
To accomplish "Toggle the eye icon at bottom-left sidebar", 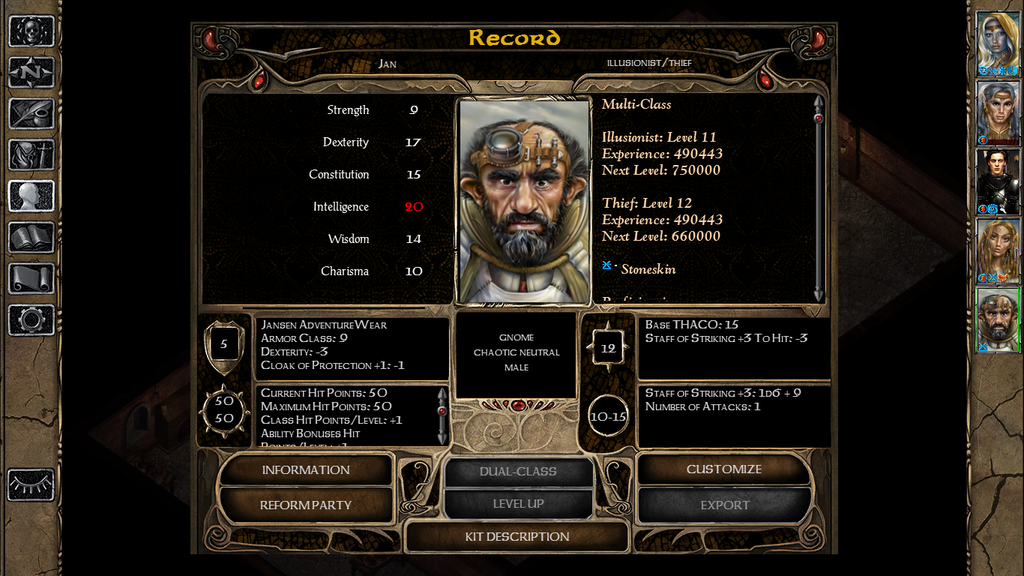I will pyautogui.click(x=31, y=484).
